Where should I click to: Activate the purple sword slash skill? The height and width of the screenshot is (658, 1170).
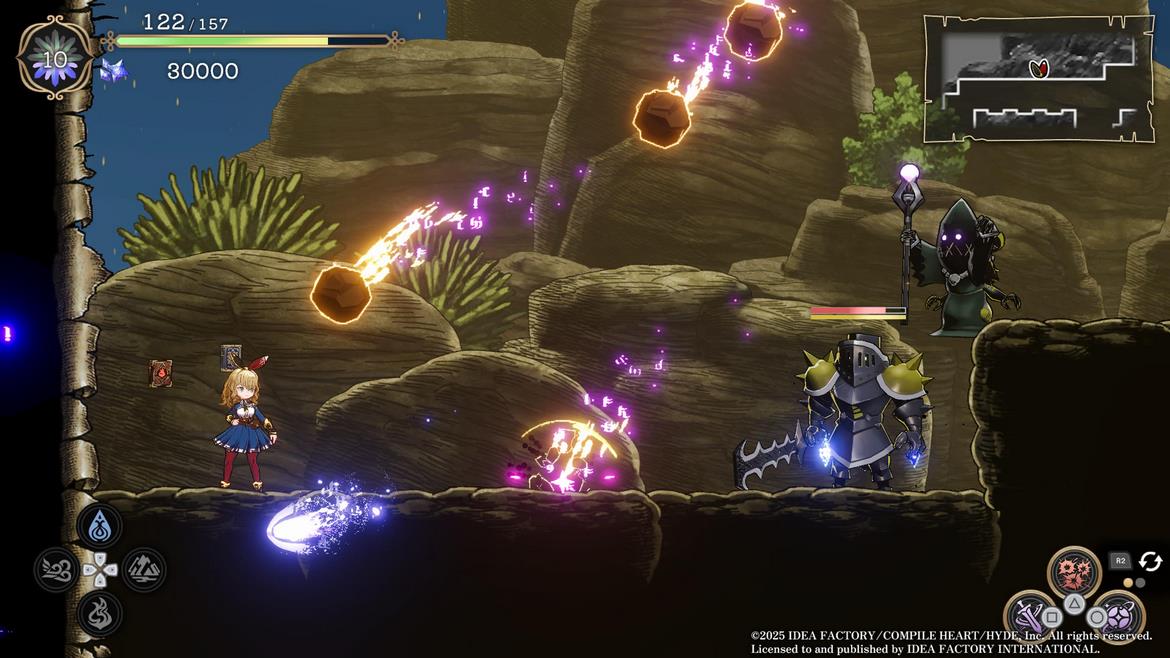tap(1029, 615)
